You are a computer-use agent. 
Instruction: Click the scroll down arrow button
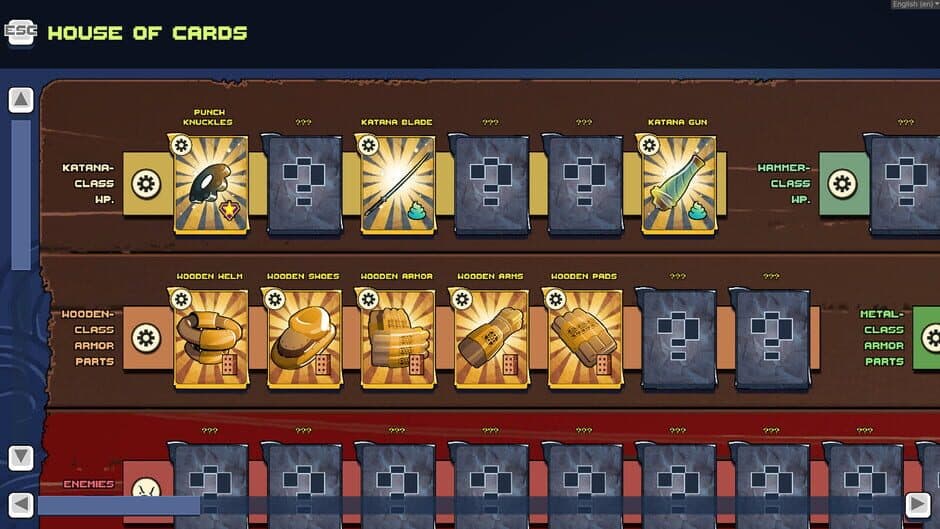tap(21, 457)
